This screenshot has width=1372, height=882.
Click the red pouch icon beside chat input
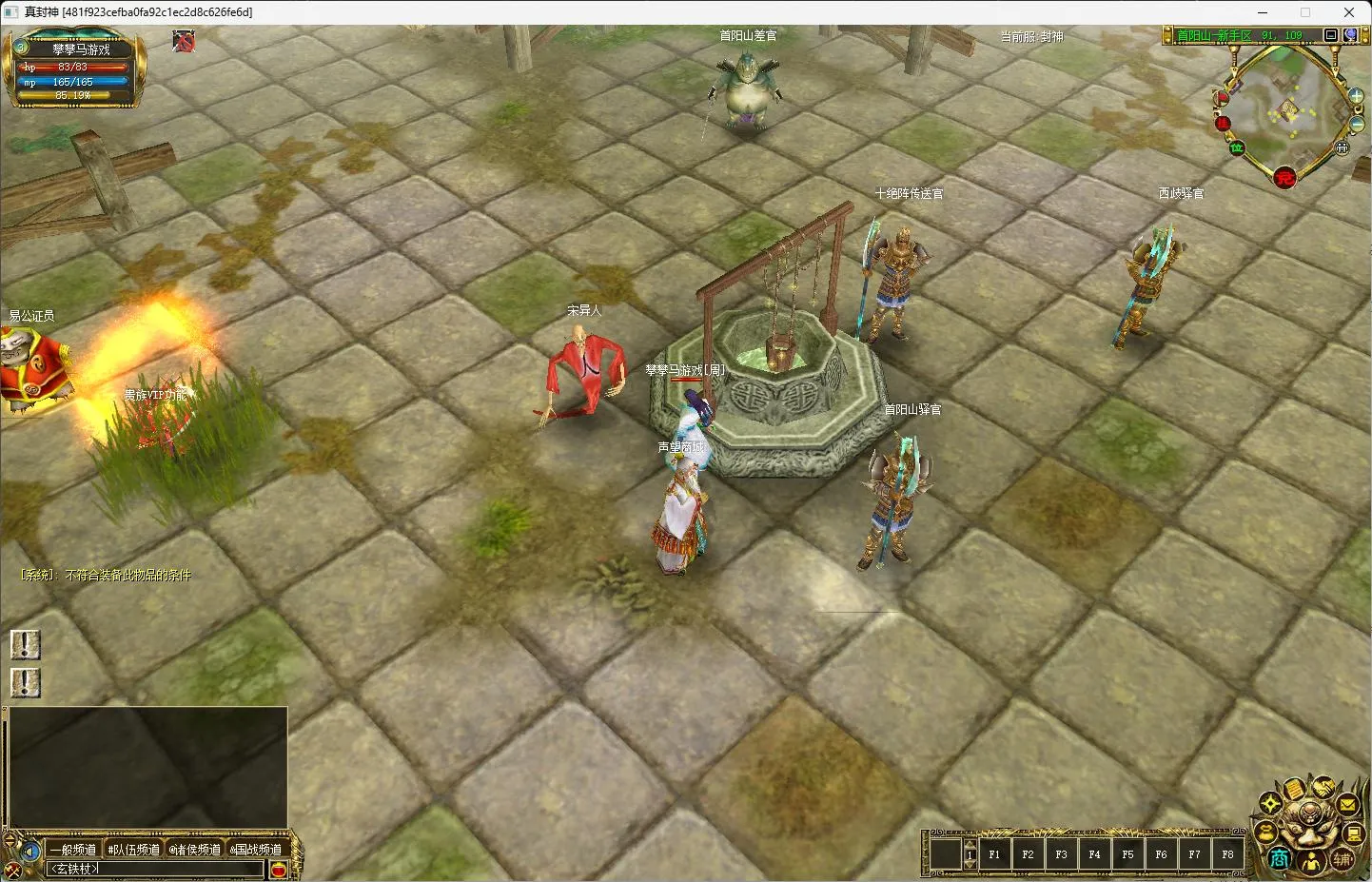279,869
